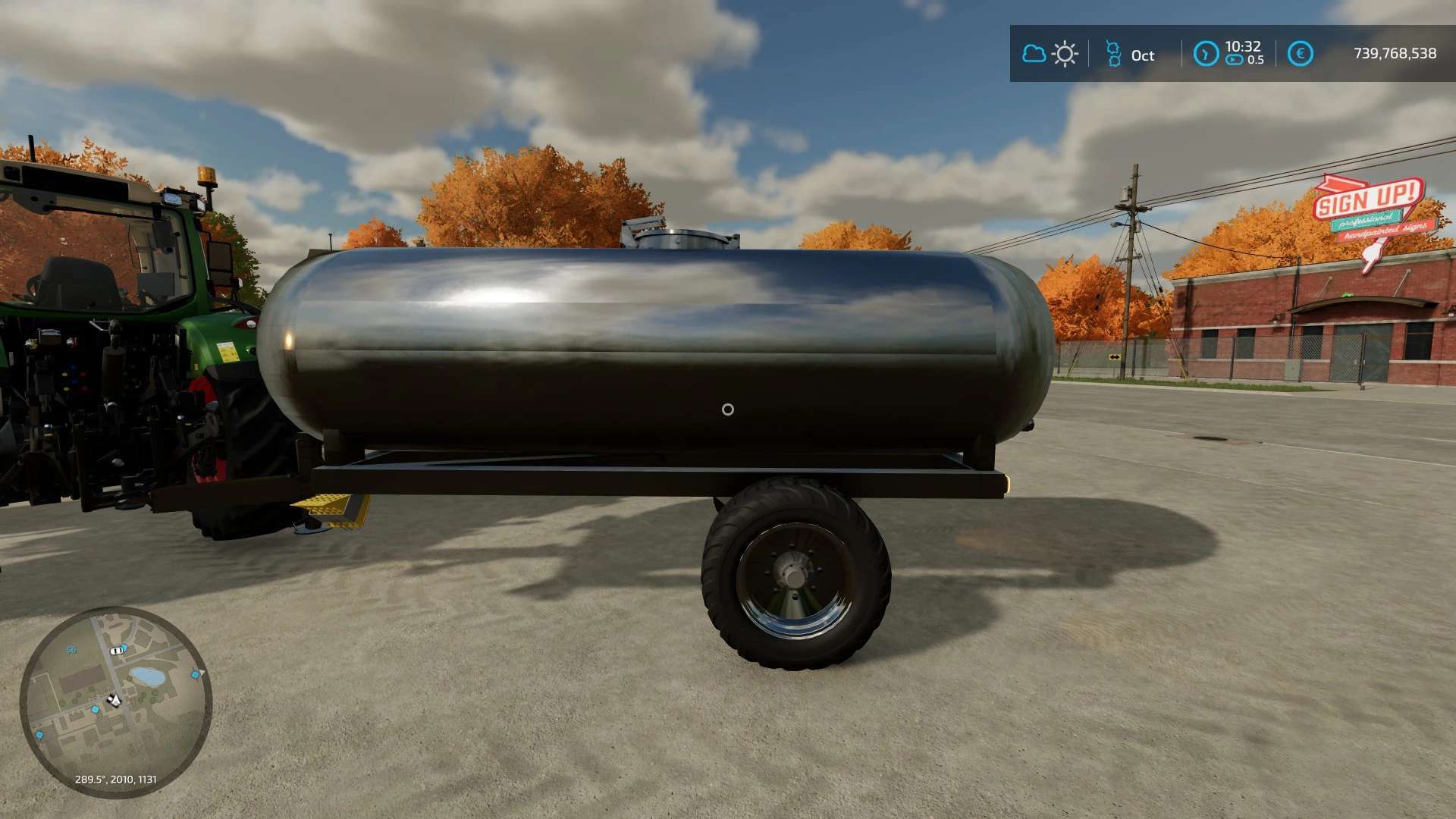The height and width of the screenshot is (819, 1456).
Task: Select the cloud weather icon
Action: (1034, 54)
